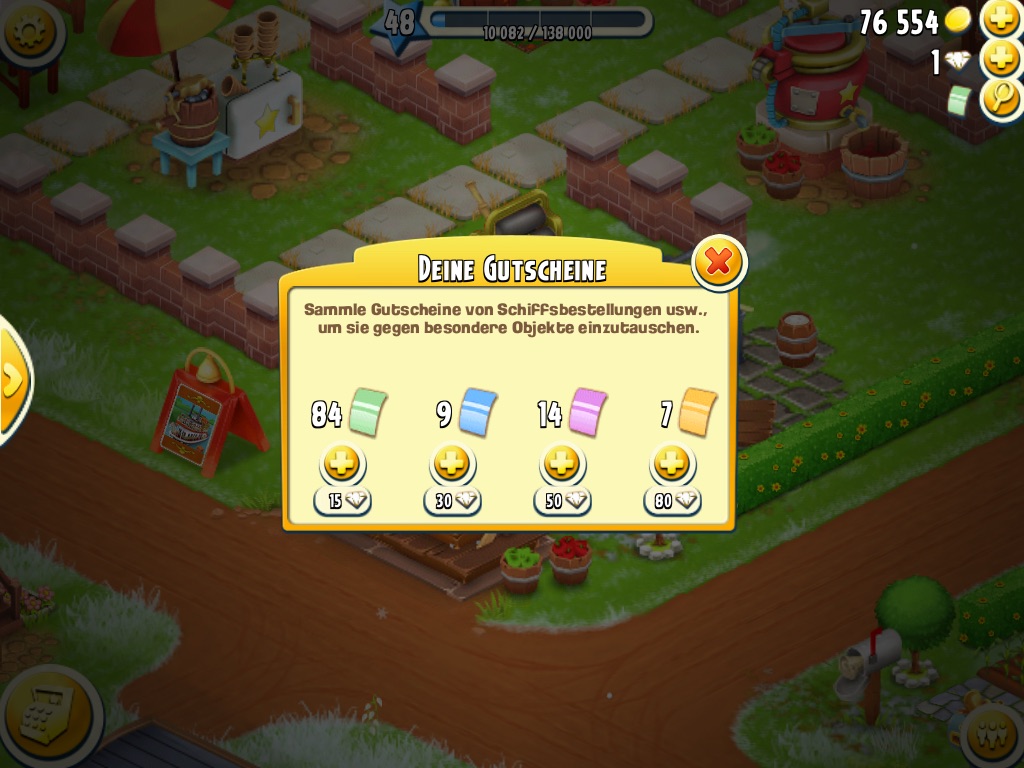
Task: Close the Deine Gutscheine popup
Action: pos(718,262)
